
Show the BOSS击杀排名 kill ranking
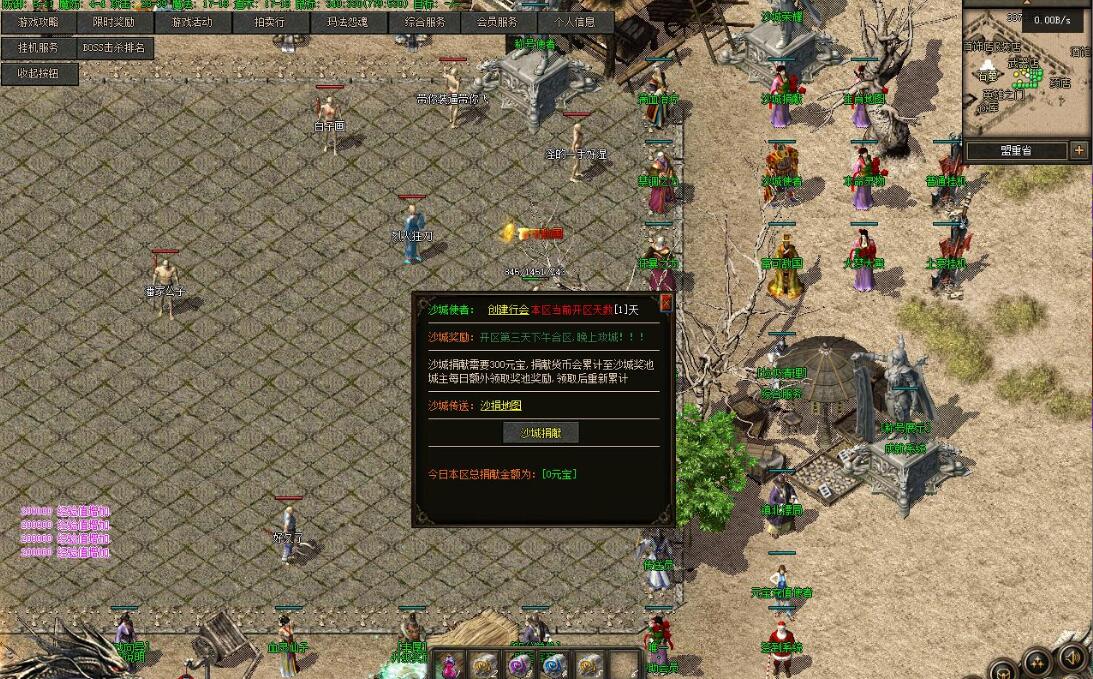pyautogui.click(x=115, y=48)
